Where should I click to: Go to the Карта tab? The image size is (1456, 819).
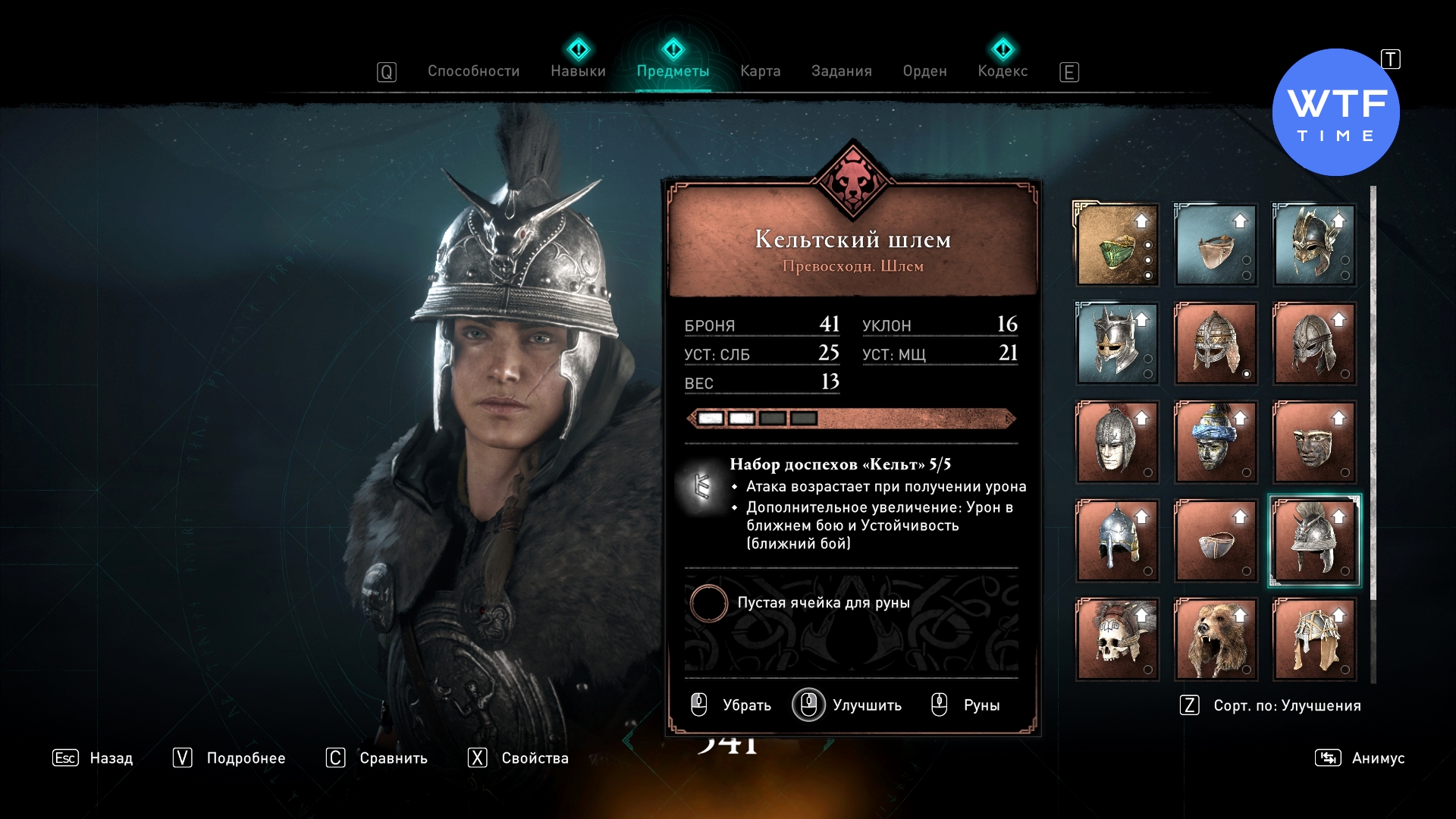point(760,71)
